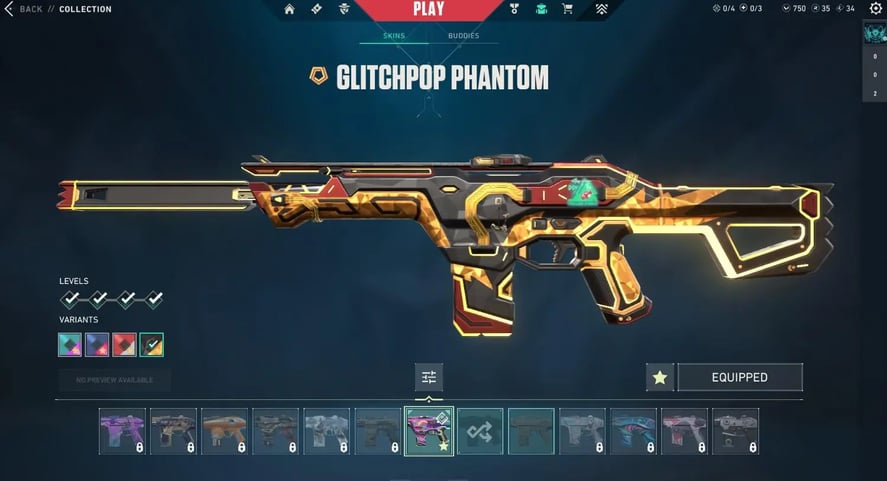Viewport: 887px width, 481px height.
Task: Switch to the Buddies tab
Action: [x=463, y=36]
